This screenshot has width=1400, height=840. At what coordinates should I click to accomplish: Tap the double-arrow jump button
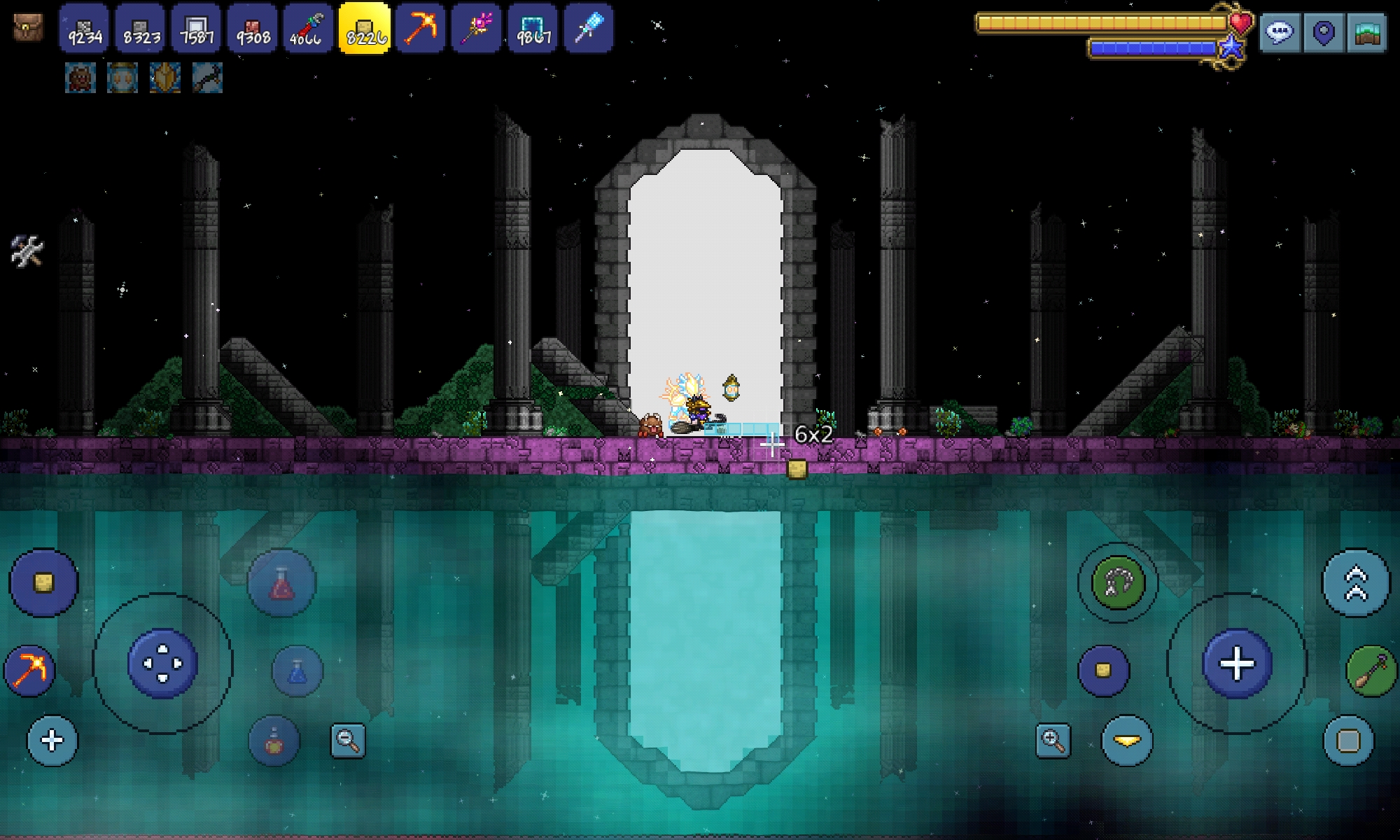[1355, 583]
